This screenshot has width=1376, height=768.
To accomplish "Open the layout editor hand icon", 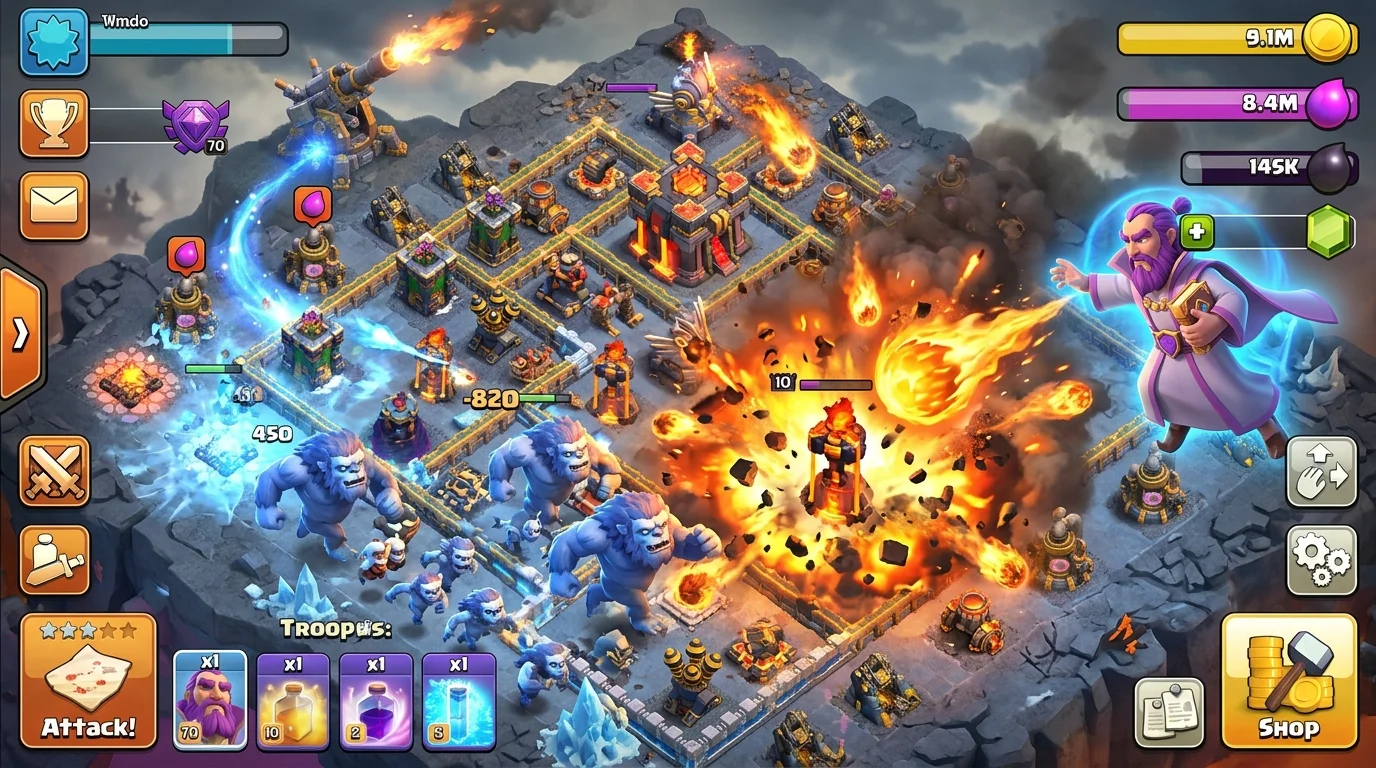I will pyautogui.click(x=1321, y=470).
